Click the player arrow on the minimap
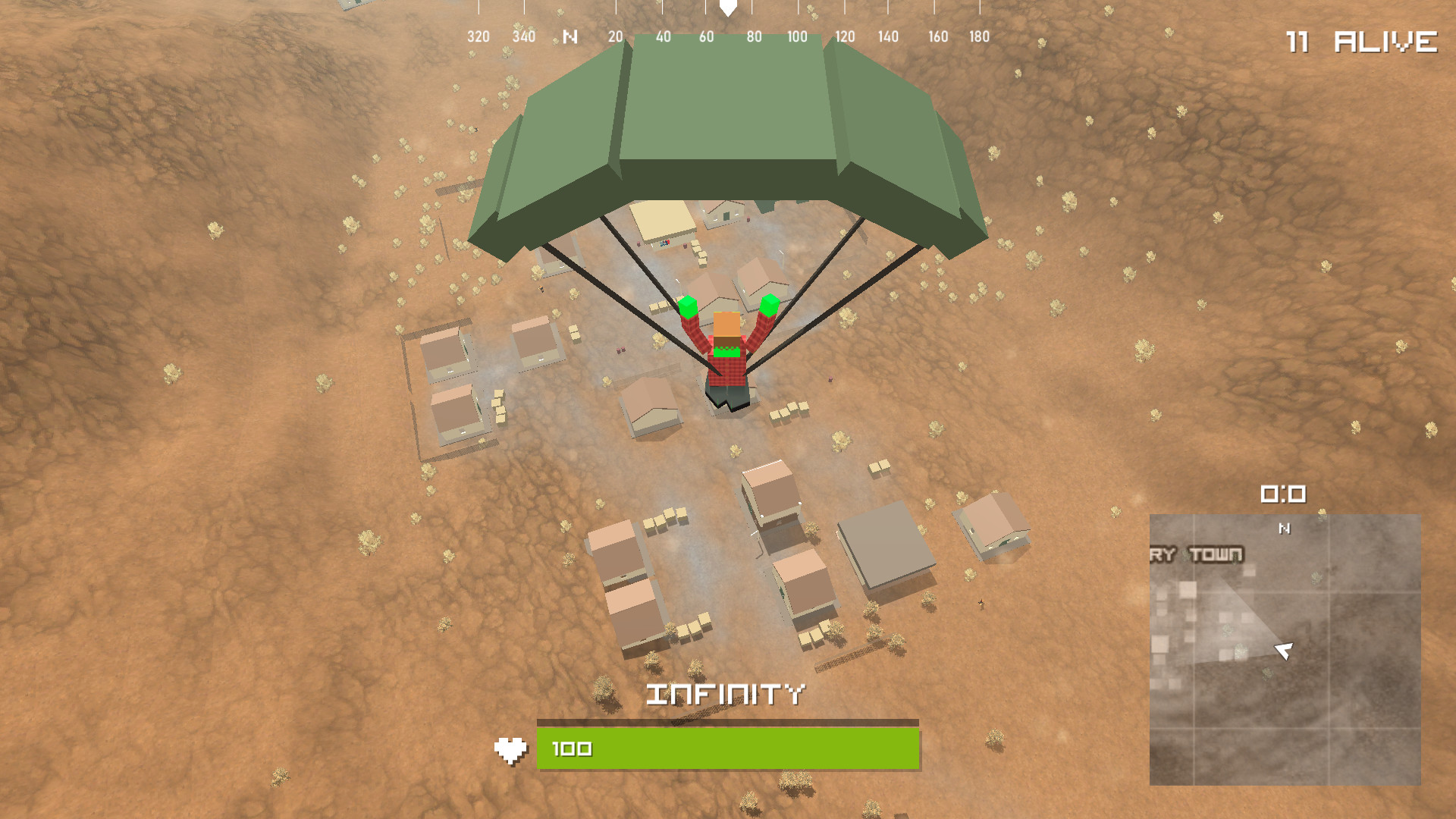Image resolution: width=1456 pixels, height=819 pixels. (1283, 649)
